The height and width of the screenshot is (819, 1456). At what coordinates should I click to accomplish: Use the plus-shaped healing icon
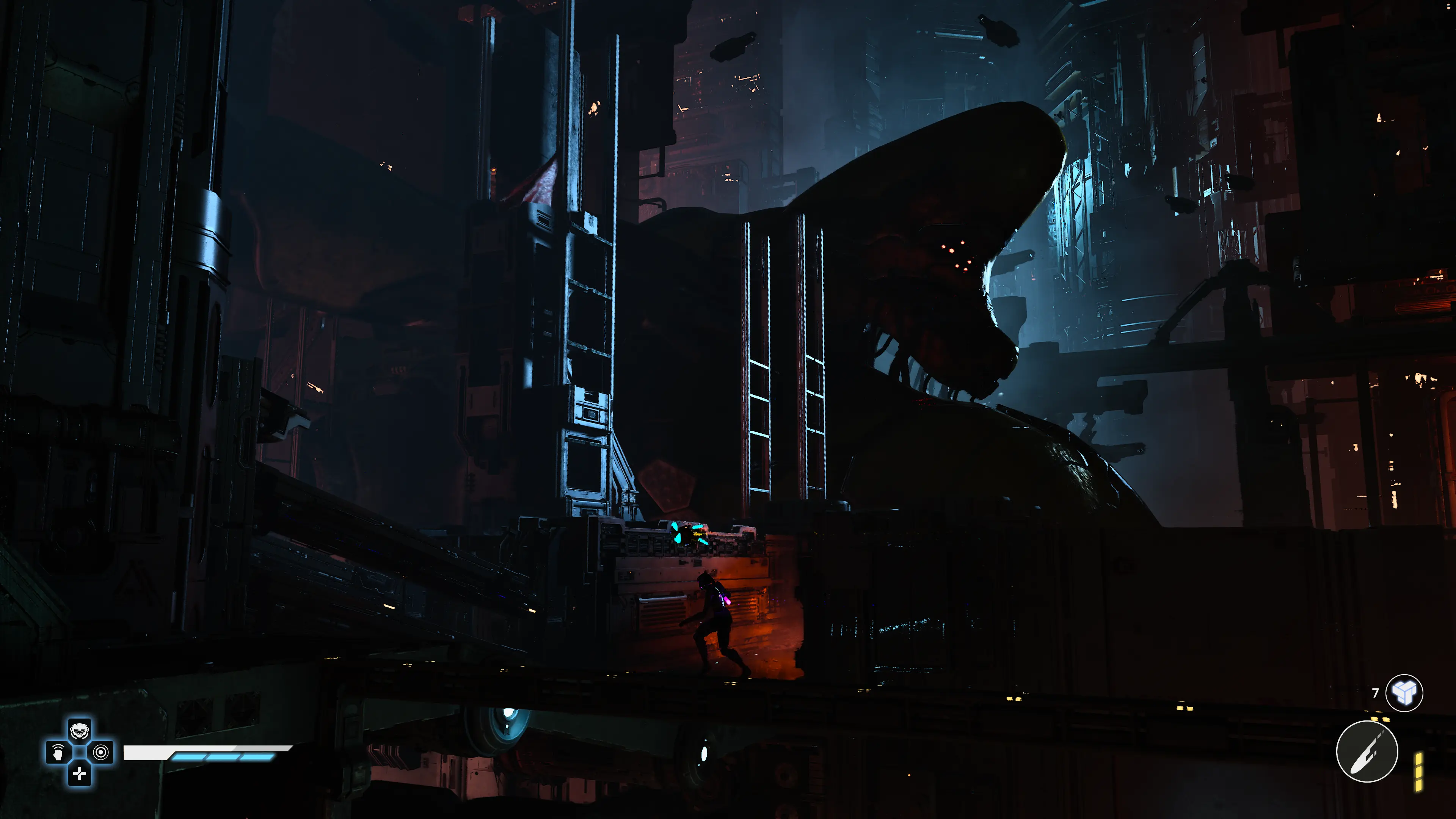click(80, 774)
